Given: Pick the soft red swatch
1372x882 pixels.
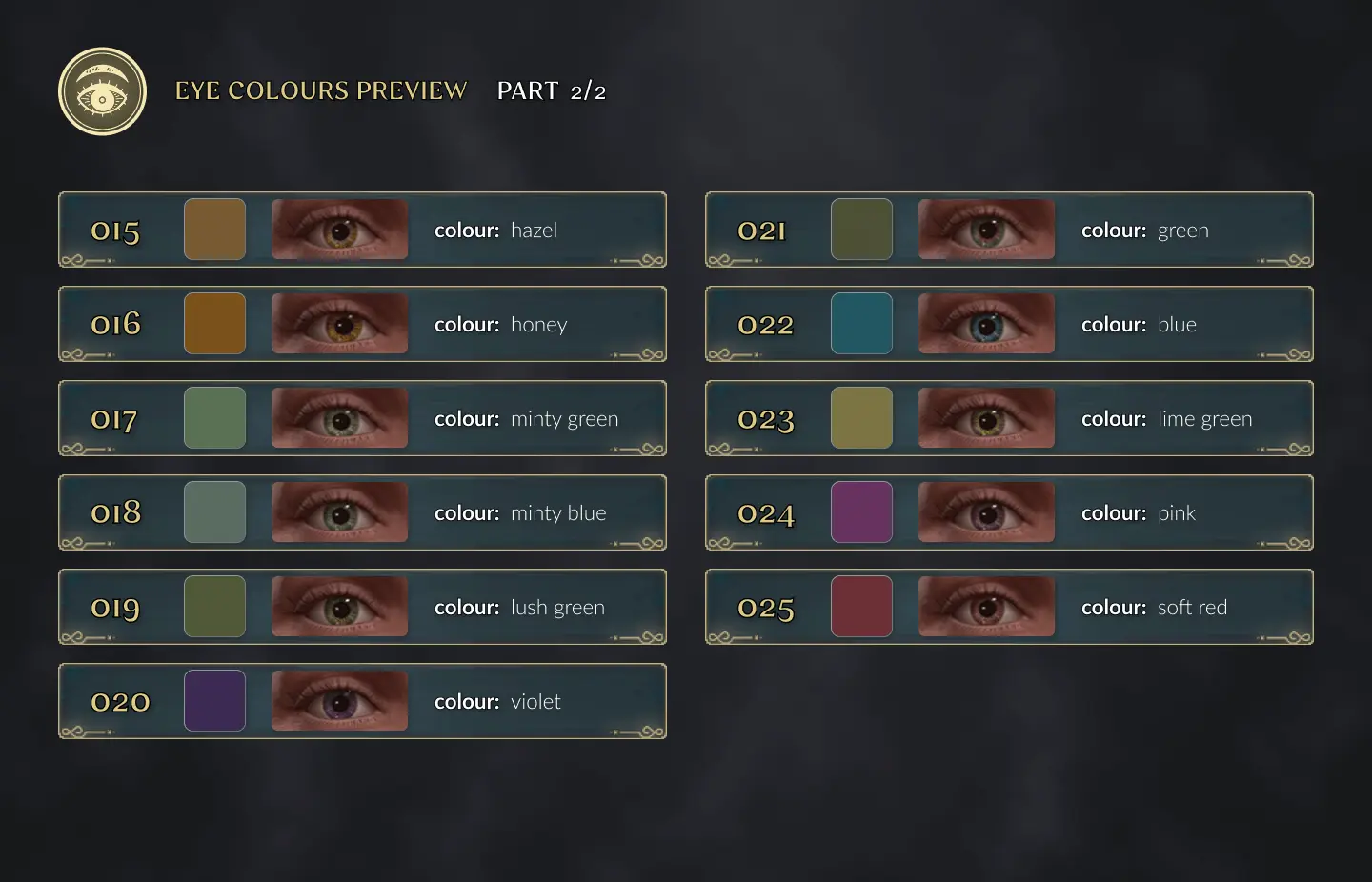Looking at the screenshot, I should 861,607.
